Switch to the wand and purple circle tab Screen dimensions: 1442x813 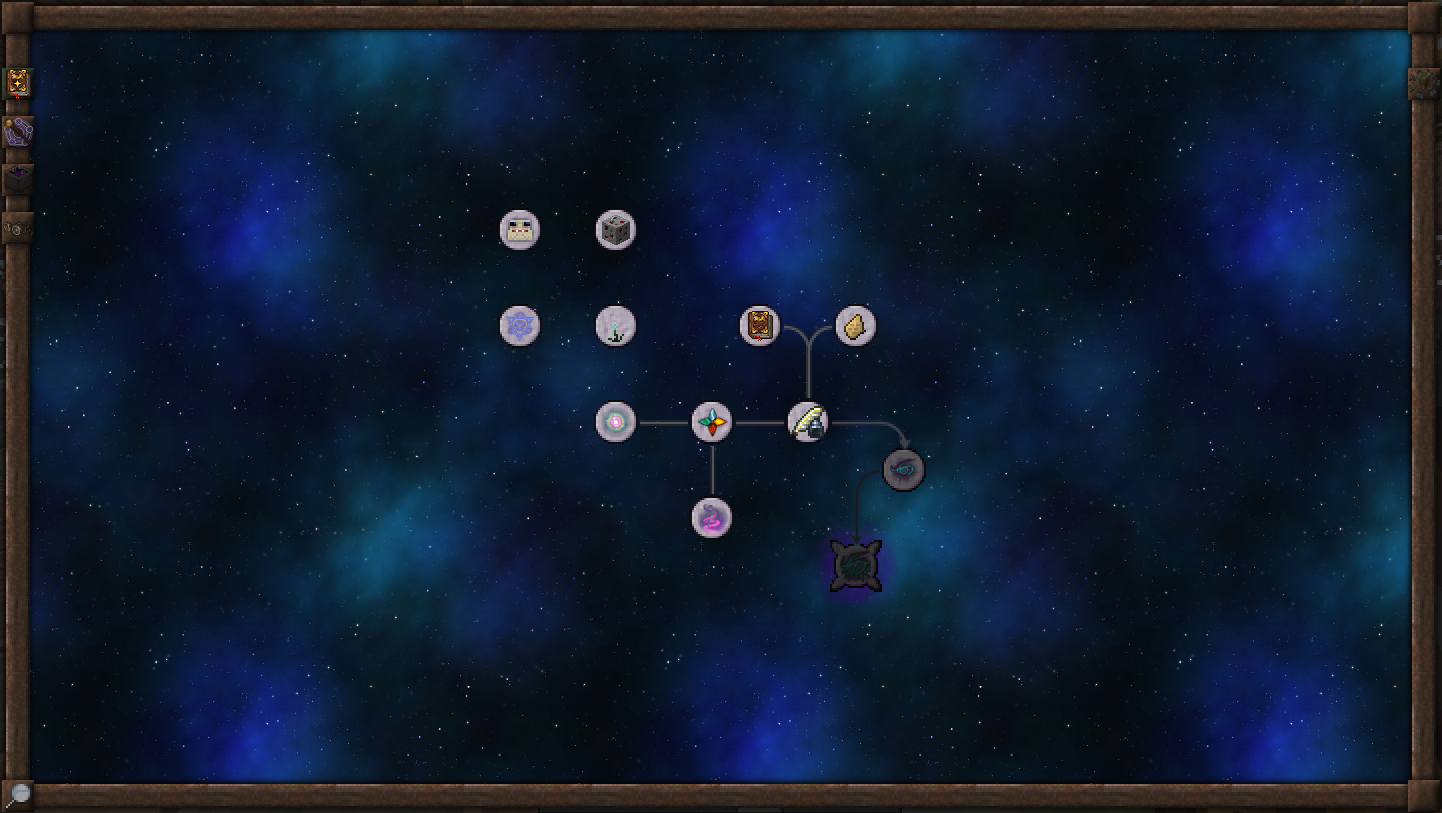pos(18,132)
